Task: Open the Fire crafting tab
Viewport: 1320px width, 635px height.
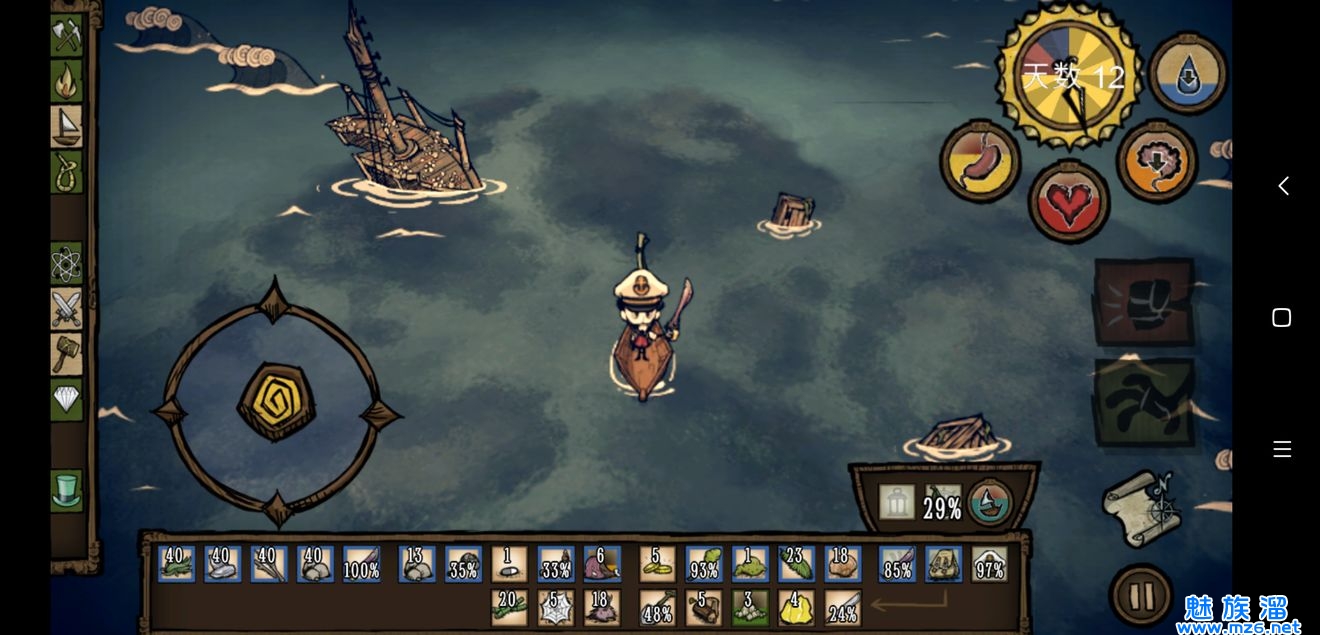Action: coord(66,80)
